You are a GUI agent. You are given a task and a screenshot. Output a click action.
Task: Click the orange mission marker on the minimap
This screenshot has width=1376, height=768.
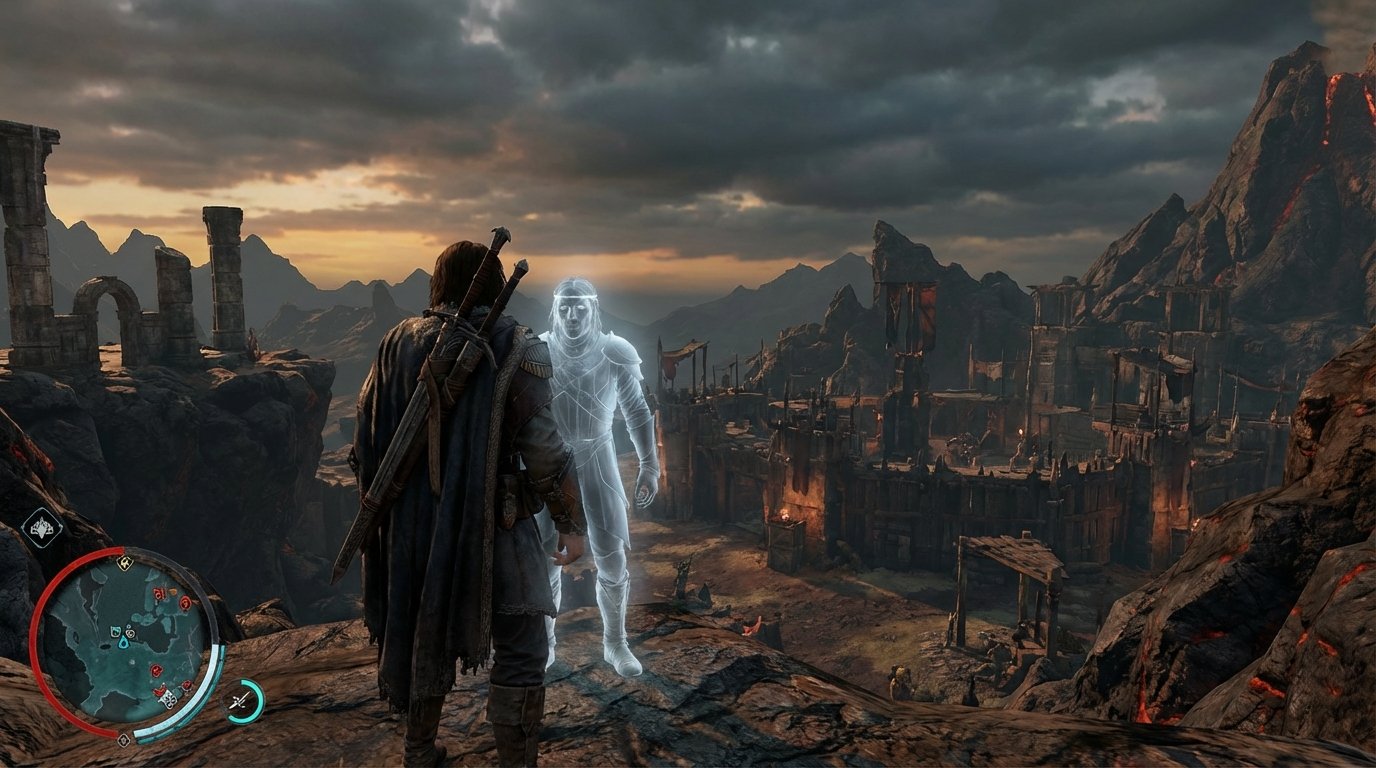pyautogui.click(x=171, y=590)
